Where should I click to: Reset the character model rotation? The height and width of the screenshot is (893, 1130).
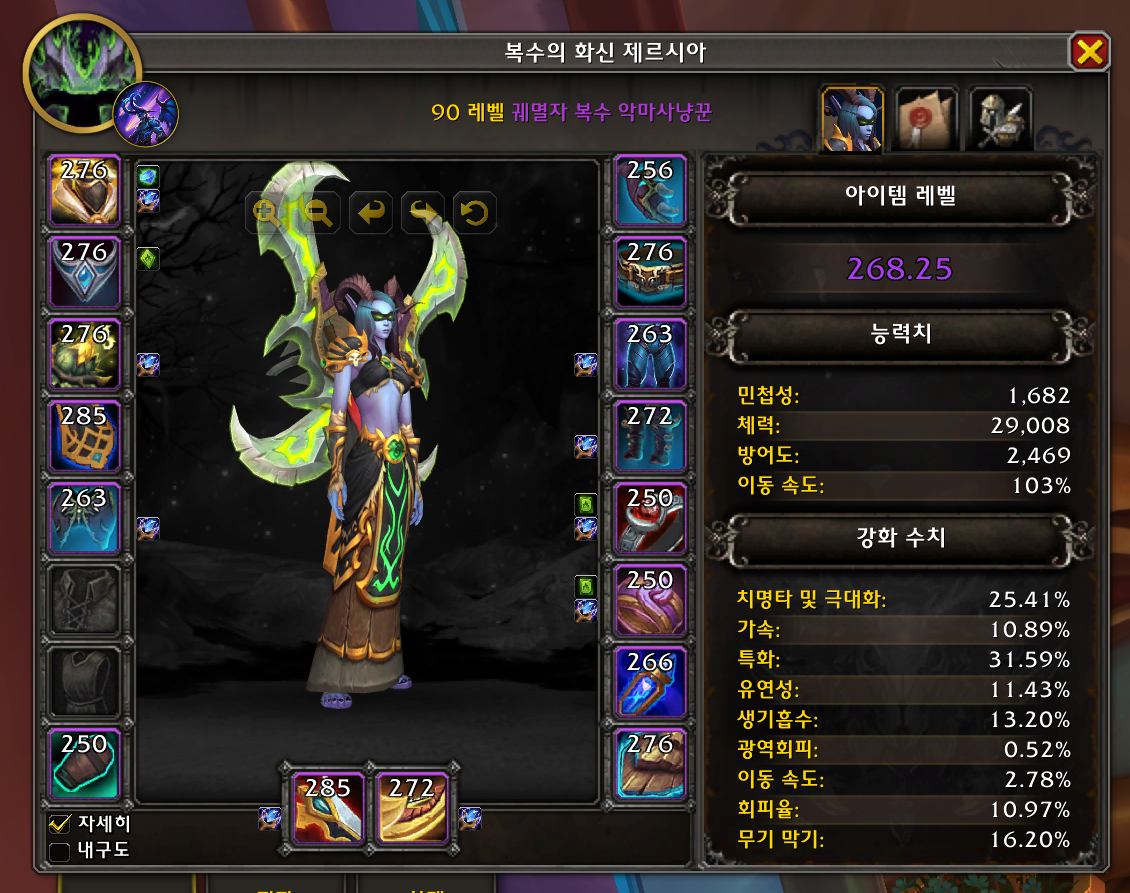point(475,212)
